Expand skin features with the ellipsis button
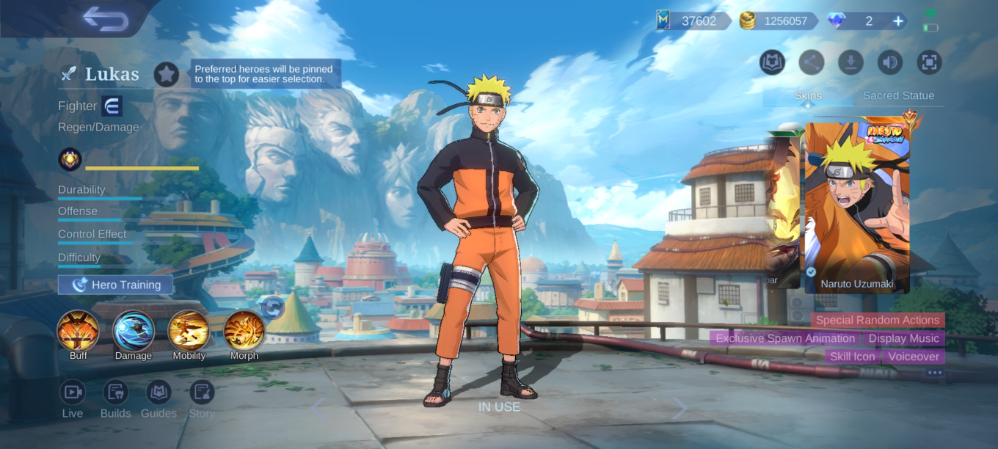This screenshot has height=449, width=998. pyautogui.click(x=934, y=373)
